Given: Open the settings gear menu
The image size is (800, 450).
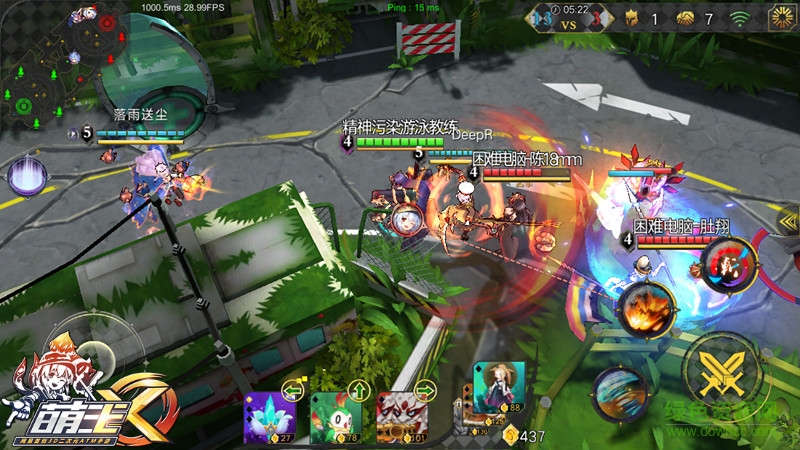Looking at the screenshot, I should (782, 18).
